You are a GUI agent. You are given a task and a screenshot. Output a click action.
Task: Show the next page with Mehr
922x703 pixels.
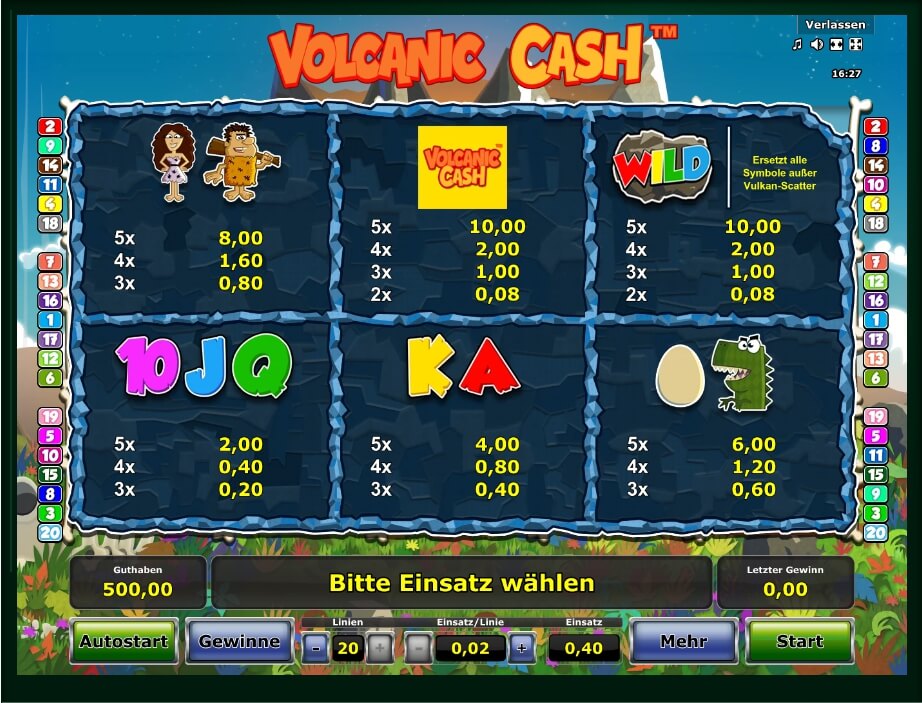(x=684, y=641)
